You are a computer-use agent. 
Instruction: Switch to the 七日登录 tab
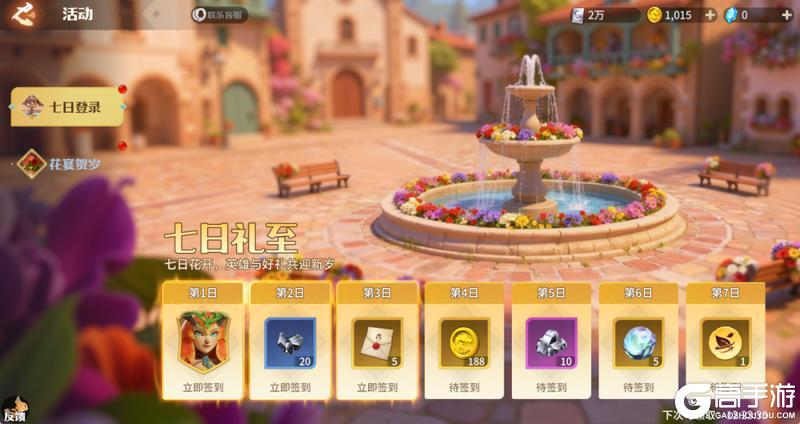(66, 107)
